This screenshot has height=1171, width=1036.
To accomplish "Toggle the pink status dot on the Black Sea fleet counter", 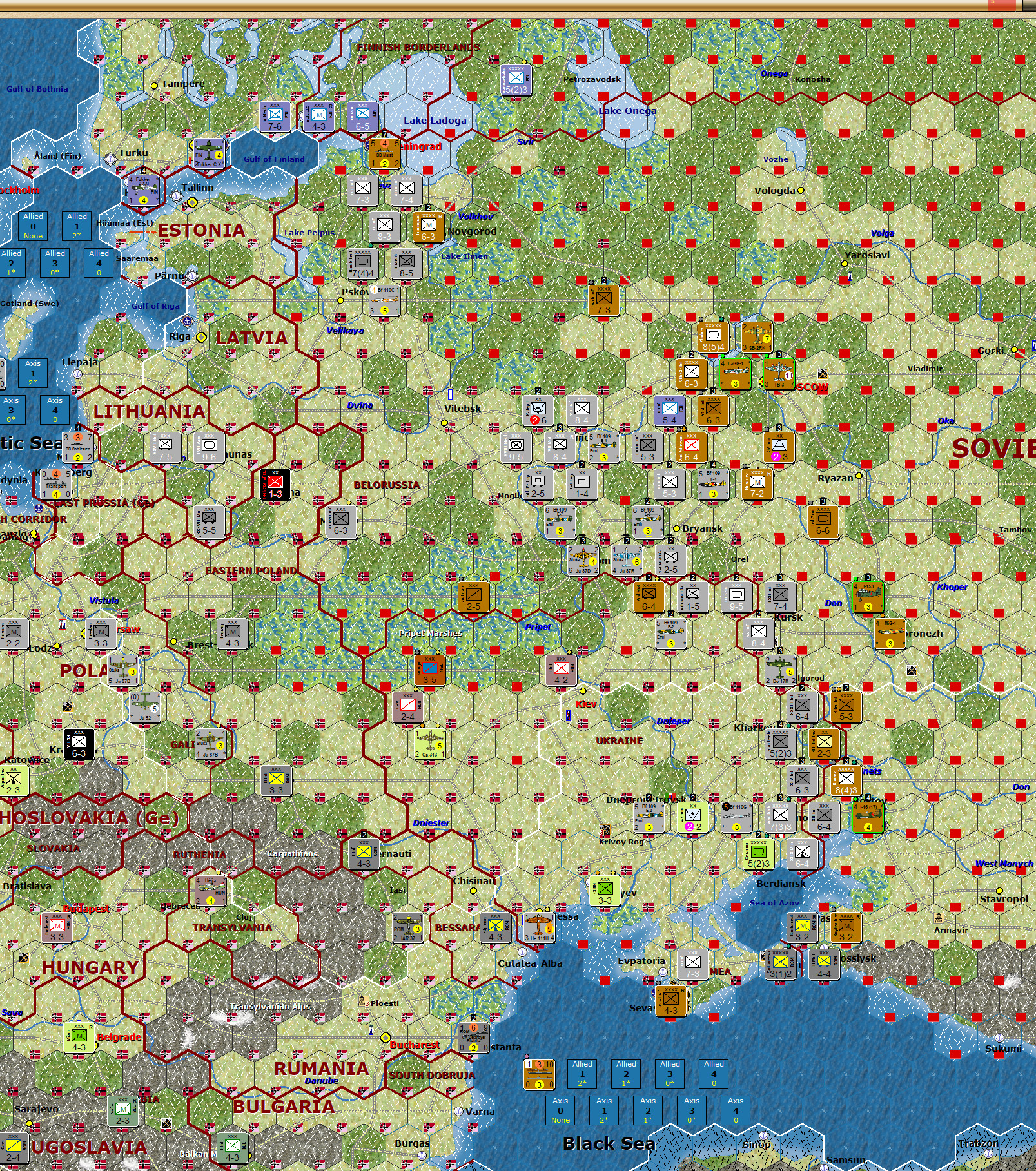I will click(x=527, y=1056).
